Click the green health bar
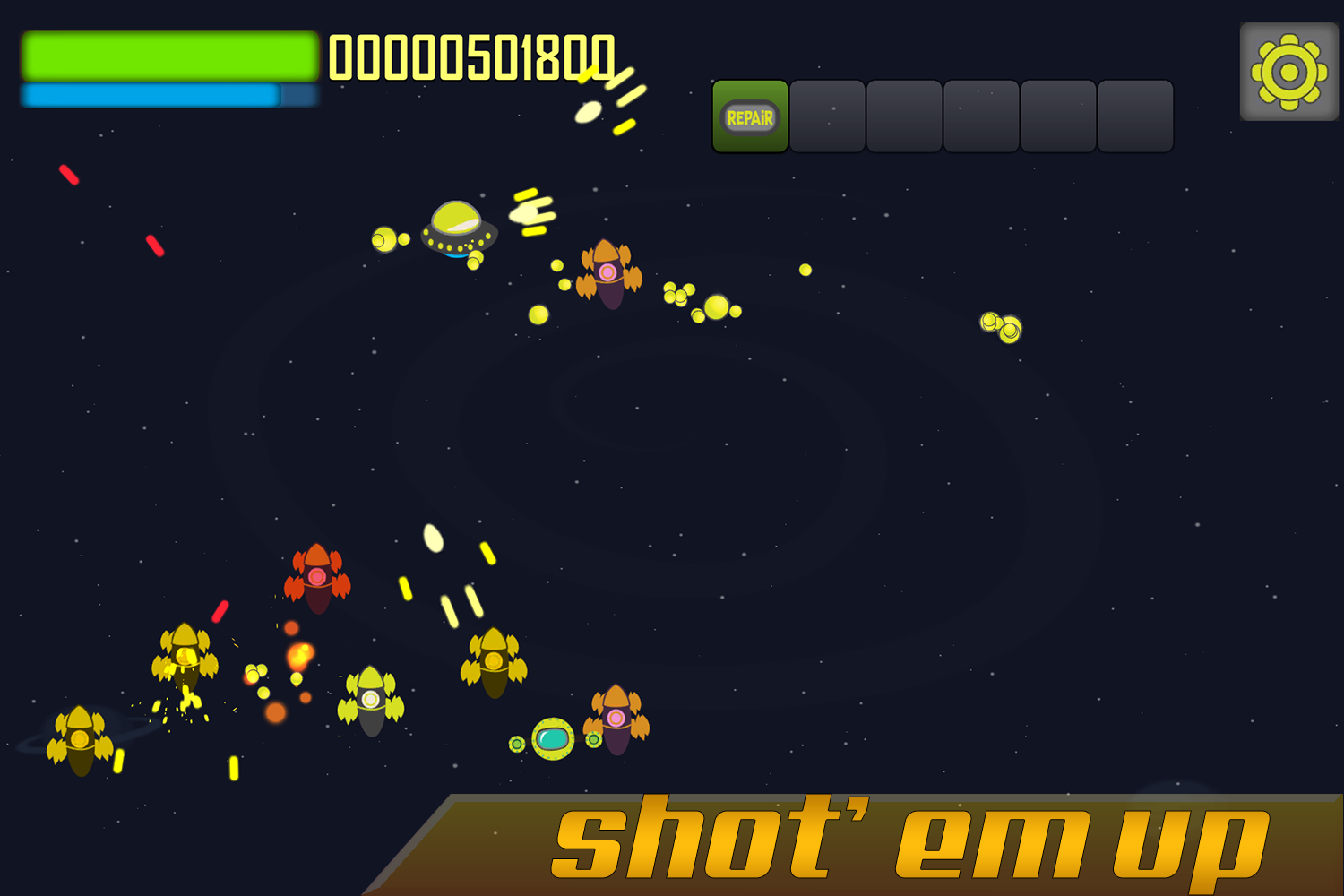 [x=168, y=54]
